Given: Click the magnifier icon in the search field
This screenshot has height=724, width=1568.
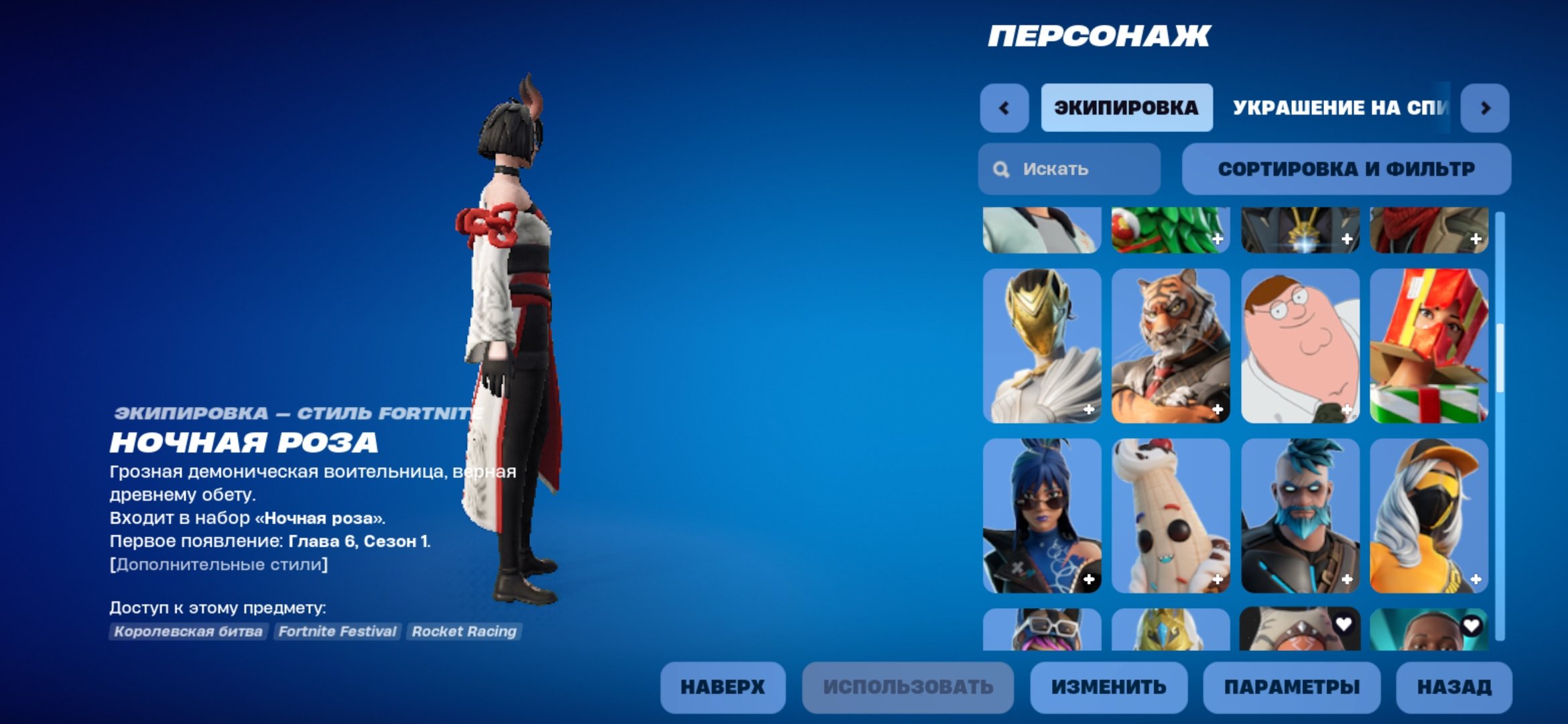Looking at the screenshot, I should [x=1001, y=169].
